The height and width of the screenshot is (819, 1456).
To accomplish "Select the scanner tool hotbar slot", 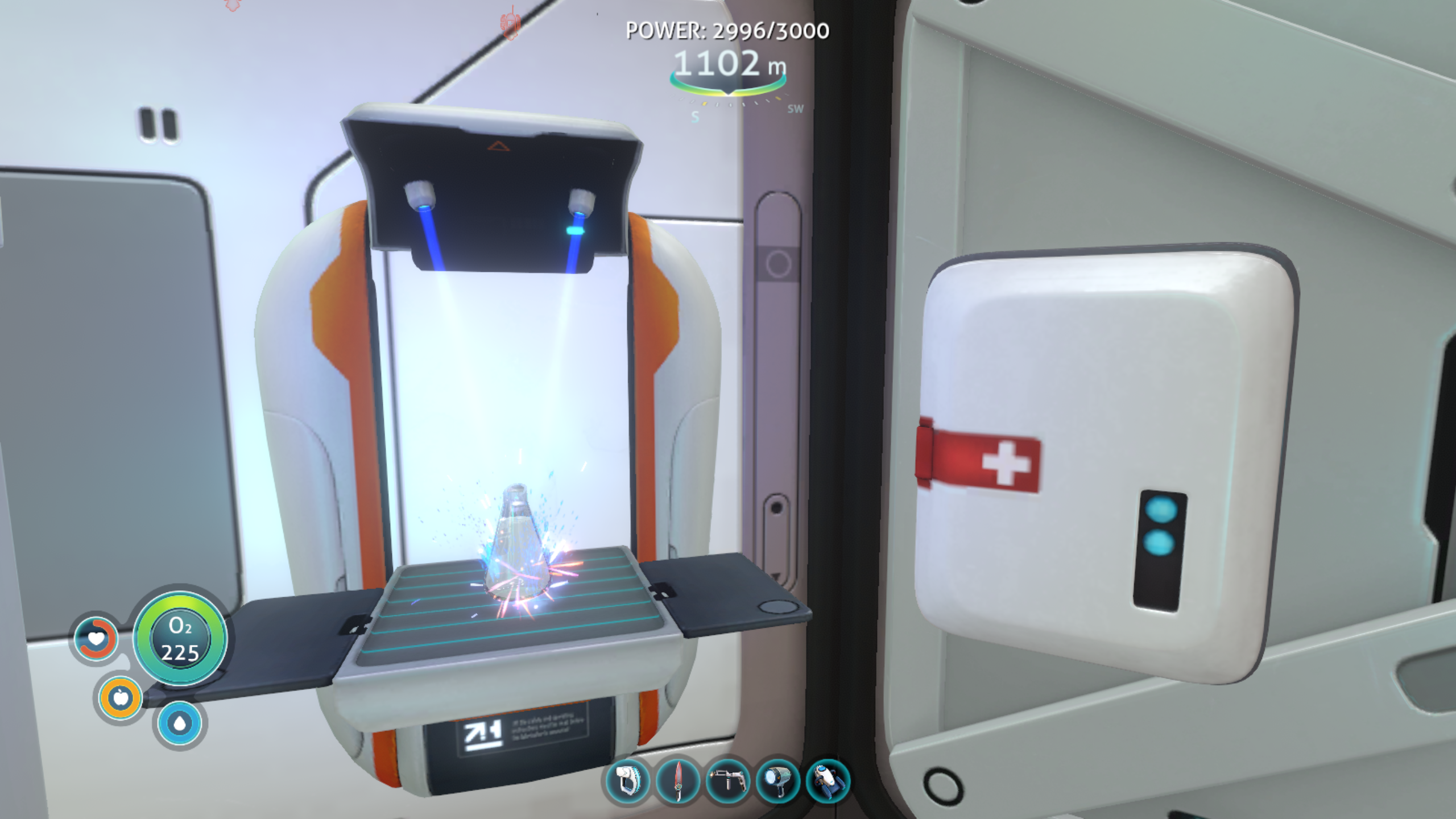I will pos(627,781).
